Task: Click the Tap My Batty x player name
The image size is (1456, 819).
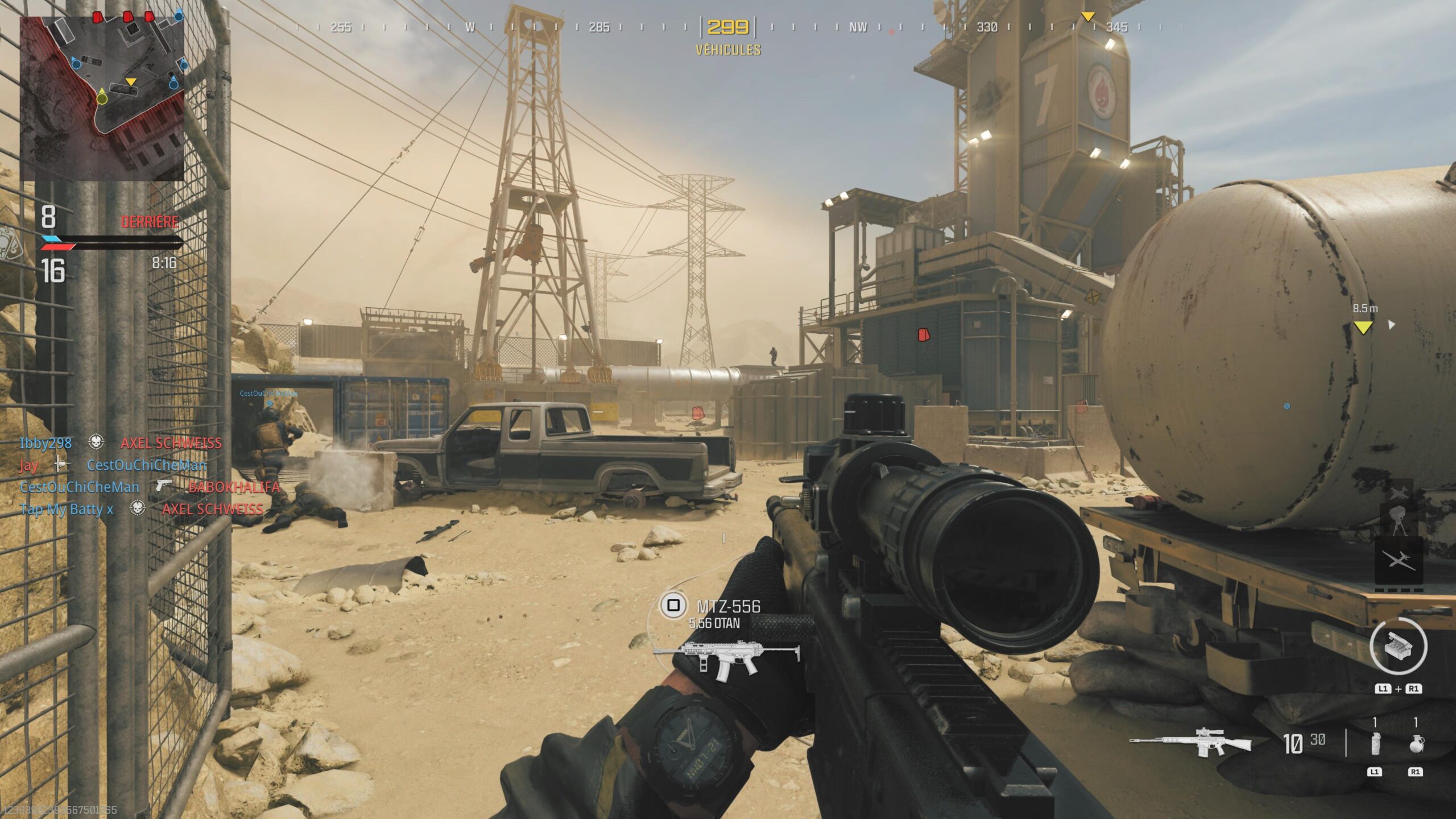Action: coord(65,510)
